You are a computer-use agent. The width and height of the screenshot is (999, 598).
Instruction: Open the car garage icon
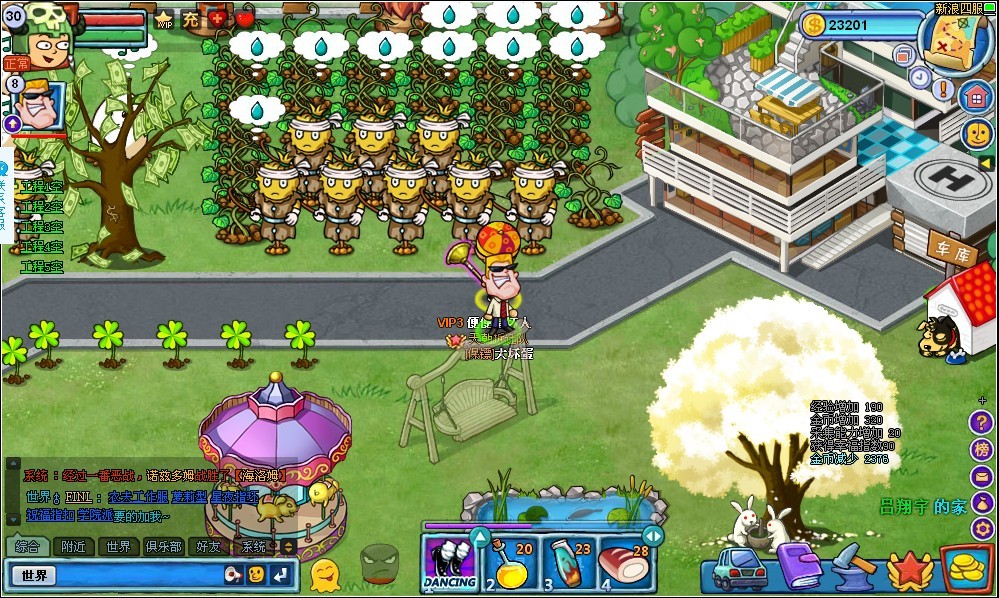point(738,569)
